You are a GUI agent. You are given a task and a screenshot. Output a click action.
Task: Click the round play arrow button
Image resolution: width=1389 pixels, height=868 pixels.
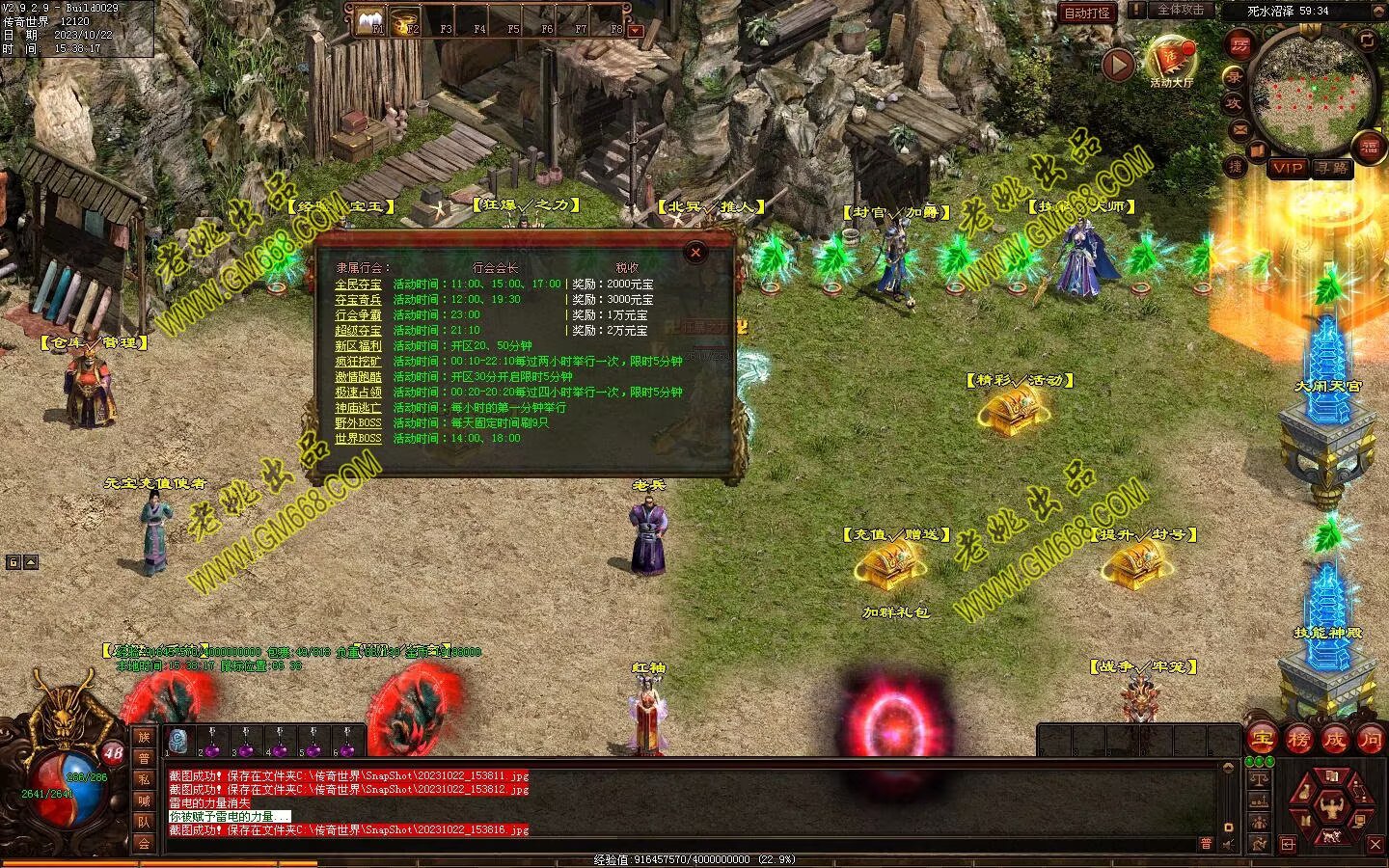pyautogui.click(x=1118, y=65)
